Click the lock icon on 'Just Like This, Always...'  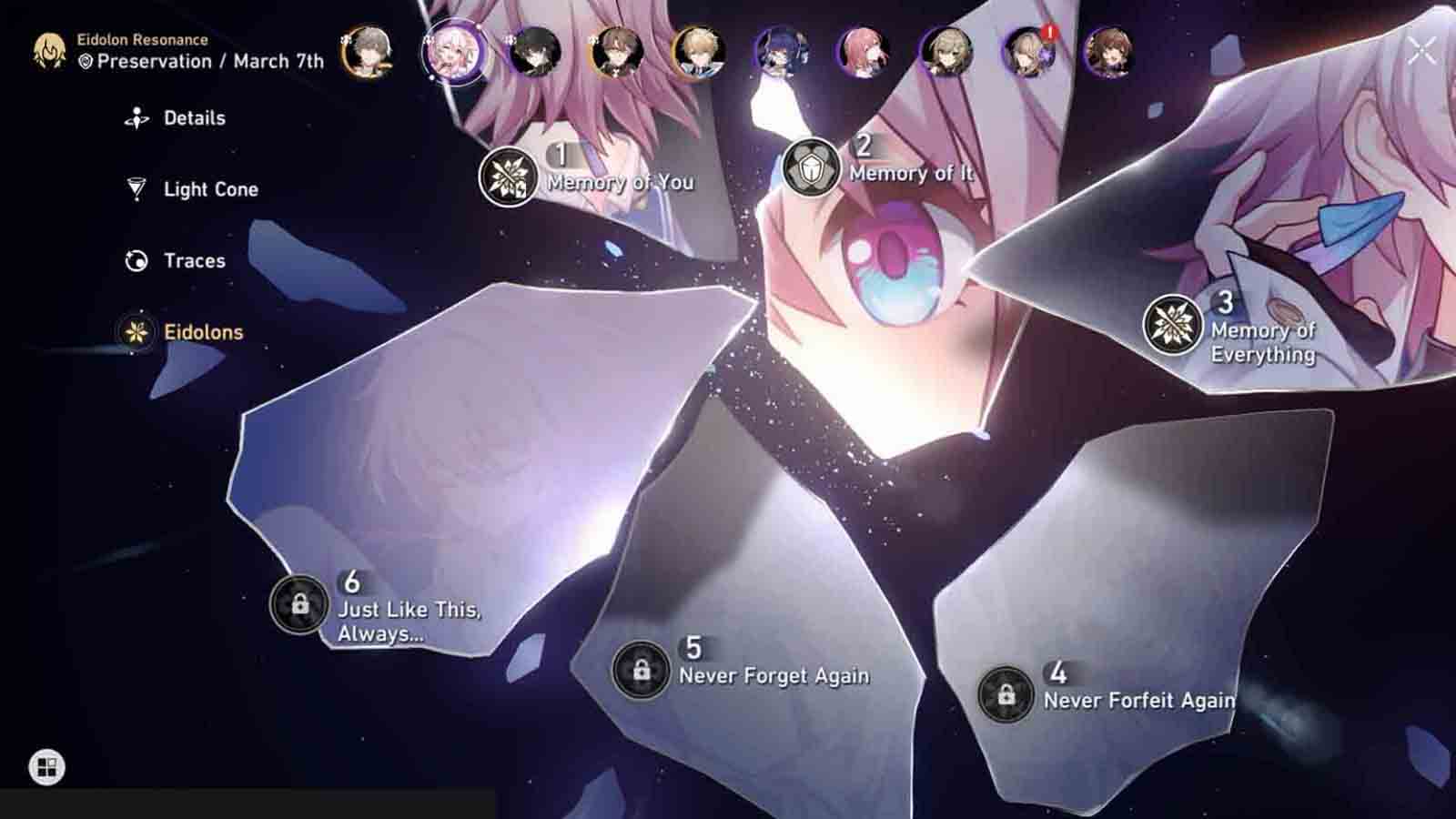298,602
